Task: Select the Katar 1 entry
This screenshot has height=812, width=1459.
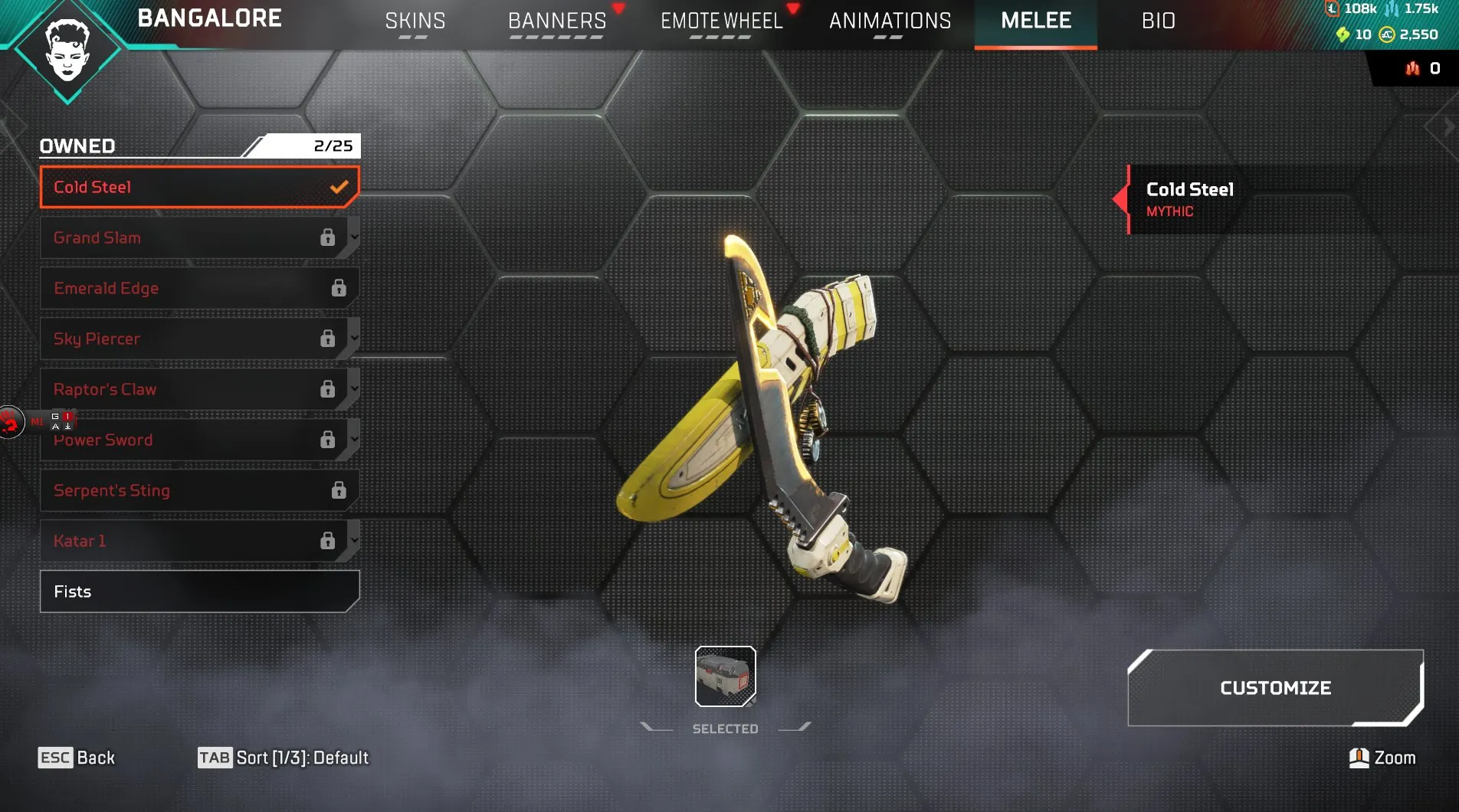Action: [x=192, y=541]
